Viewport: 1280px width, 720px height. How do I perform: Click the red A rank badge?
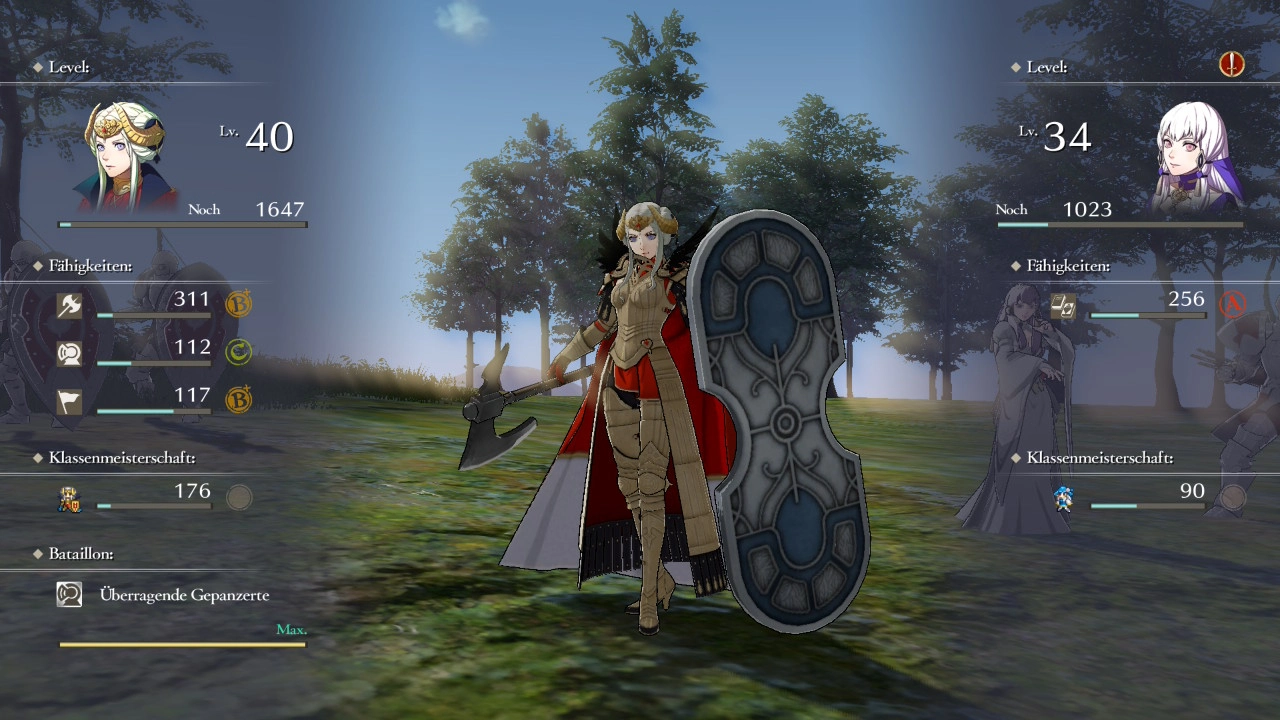(x=1232, y=304)
